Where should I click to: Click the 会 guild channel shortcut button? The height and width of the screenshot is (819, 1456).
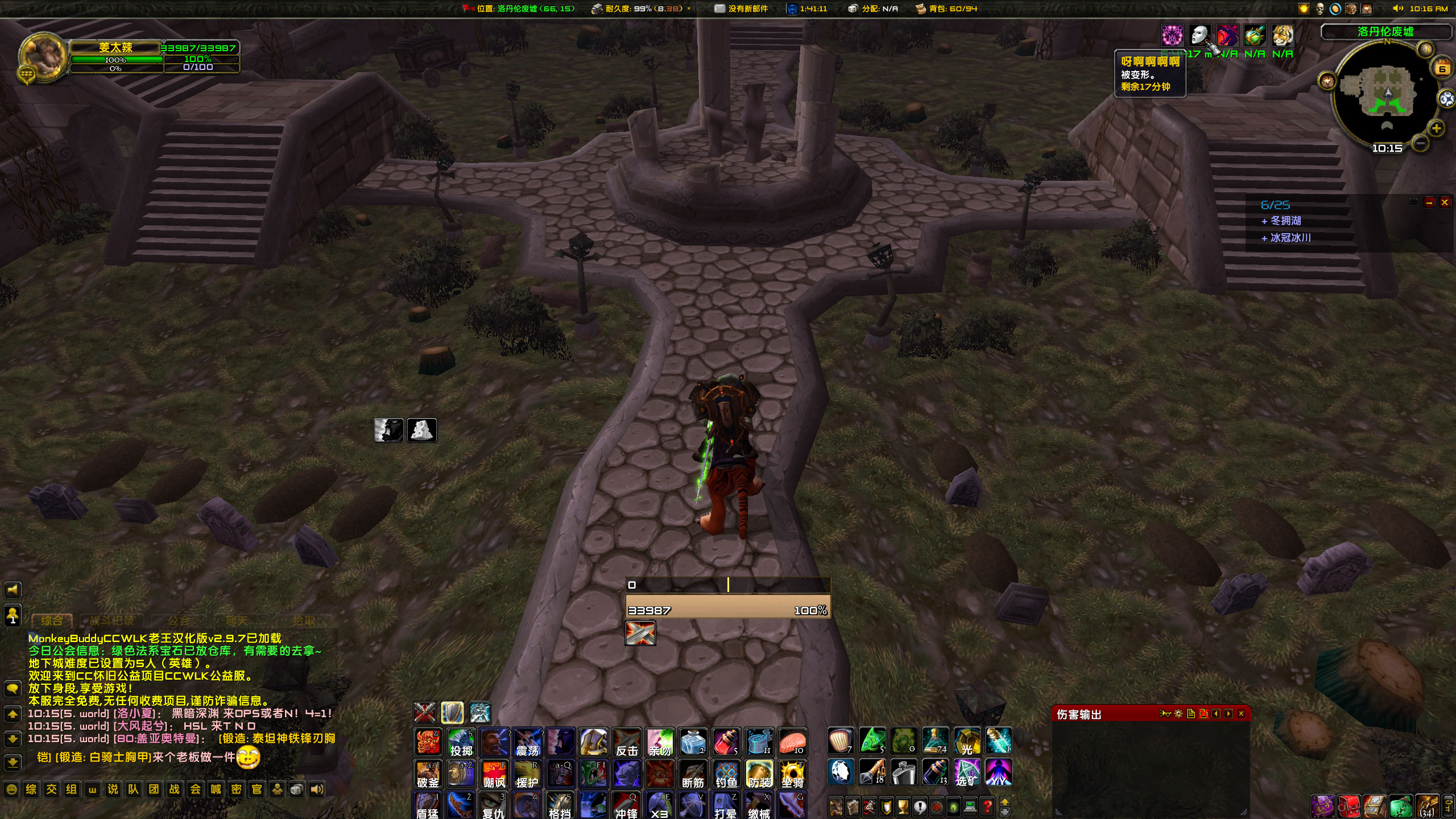[196, 789]
